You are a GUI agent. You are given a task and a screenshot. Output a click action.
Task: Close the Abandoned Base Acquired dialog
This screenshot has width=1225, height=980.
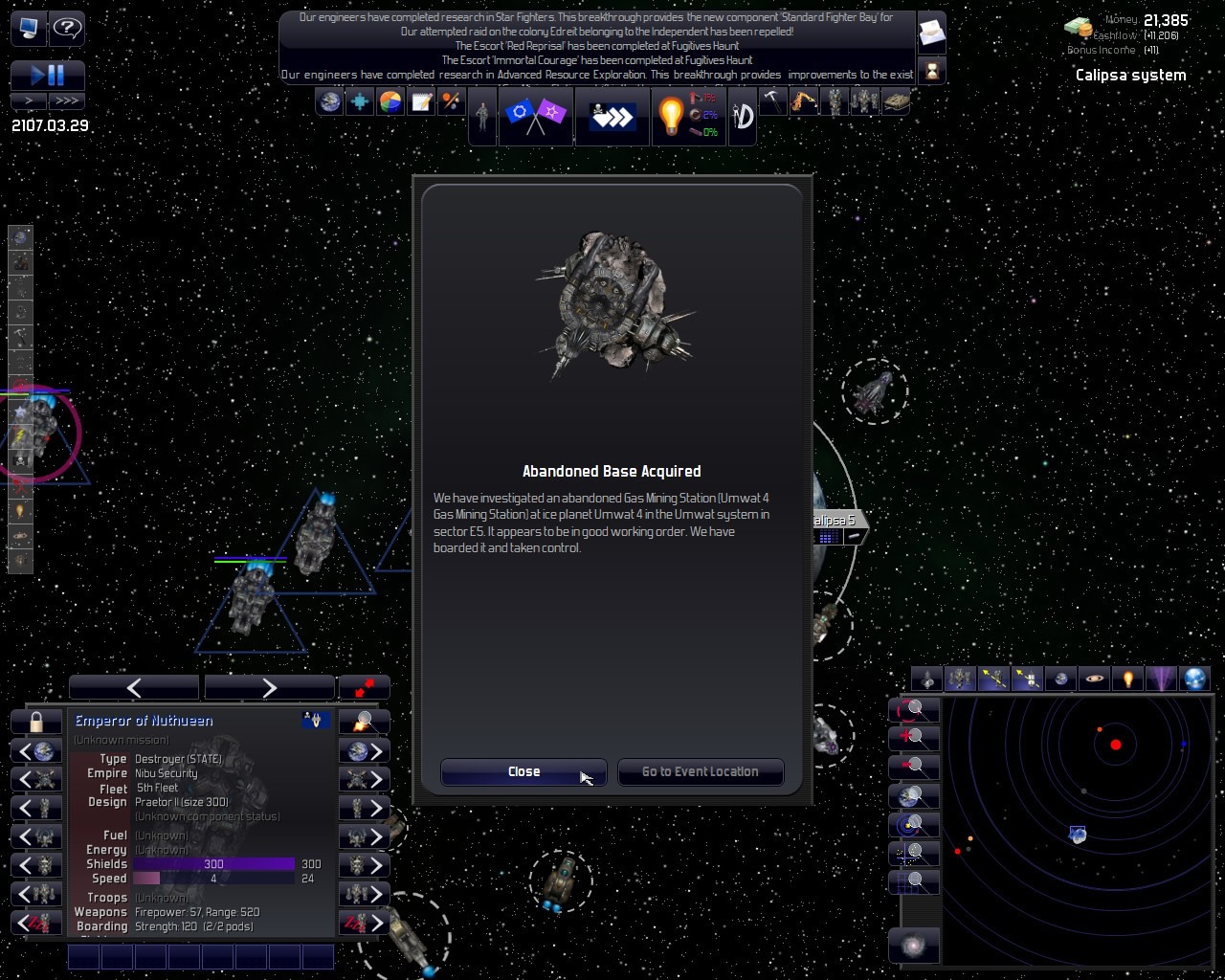pos(523,772)
